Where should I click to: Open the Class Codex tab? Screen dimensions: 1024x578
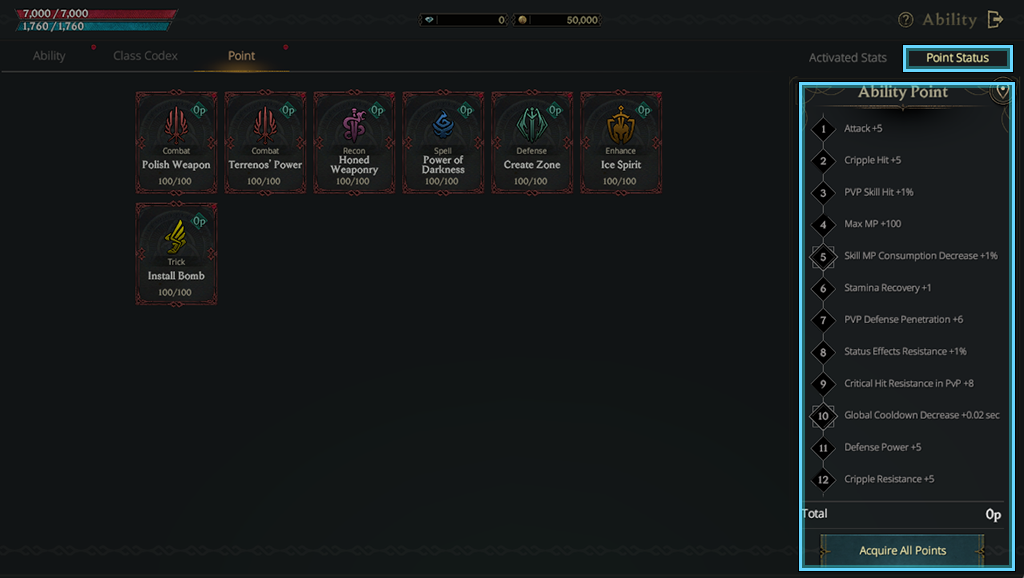point(145,56)
